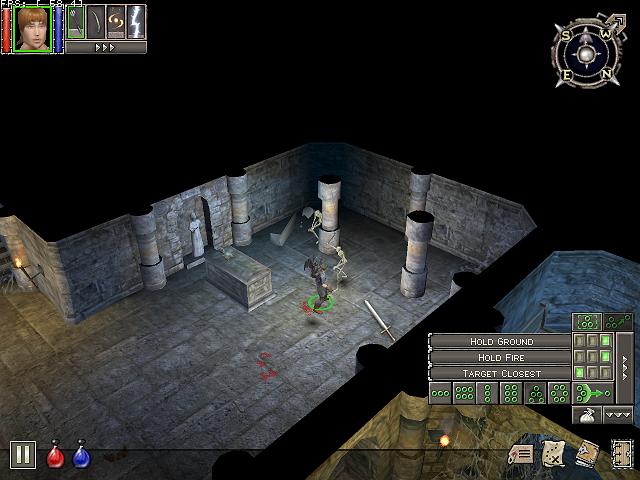This screenshot has height=480, width=640.
Task: Set attack order to Hold Fire
Action: tap(500, 357)
